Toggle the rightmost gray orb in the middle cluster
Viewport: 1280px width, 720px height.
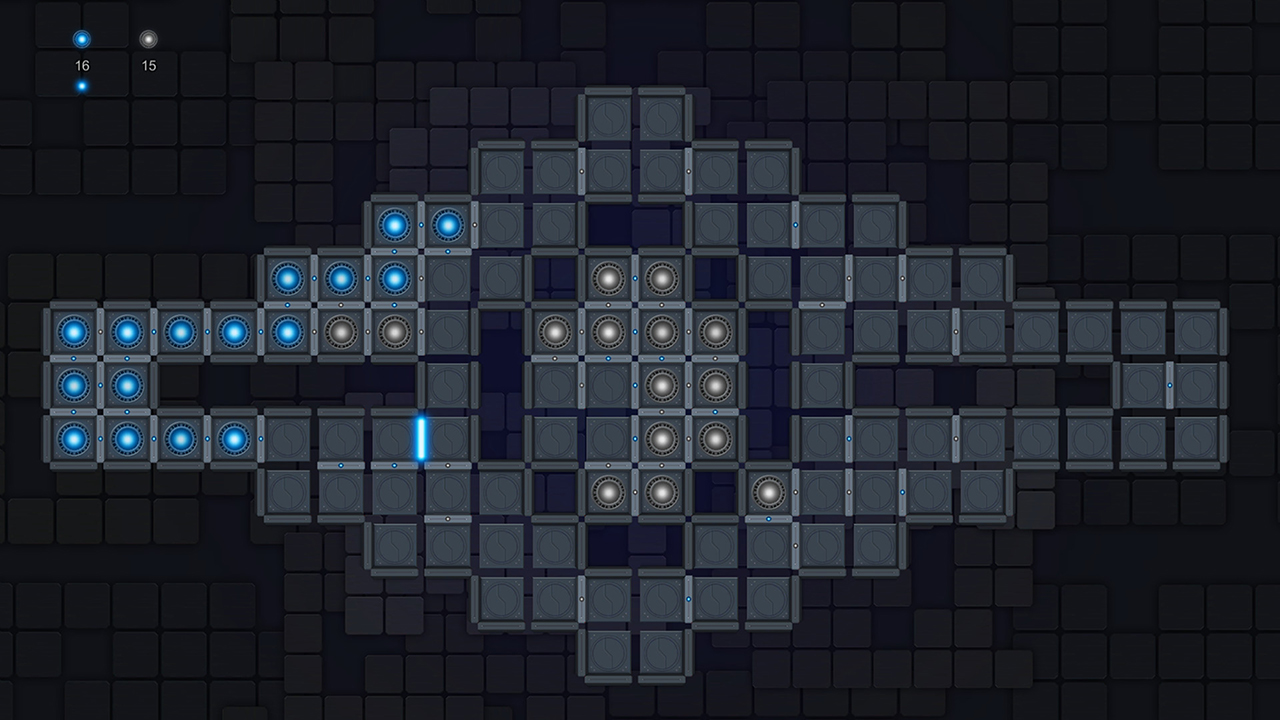click(714, 330)
